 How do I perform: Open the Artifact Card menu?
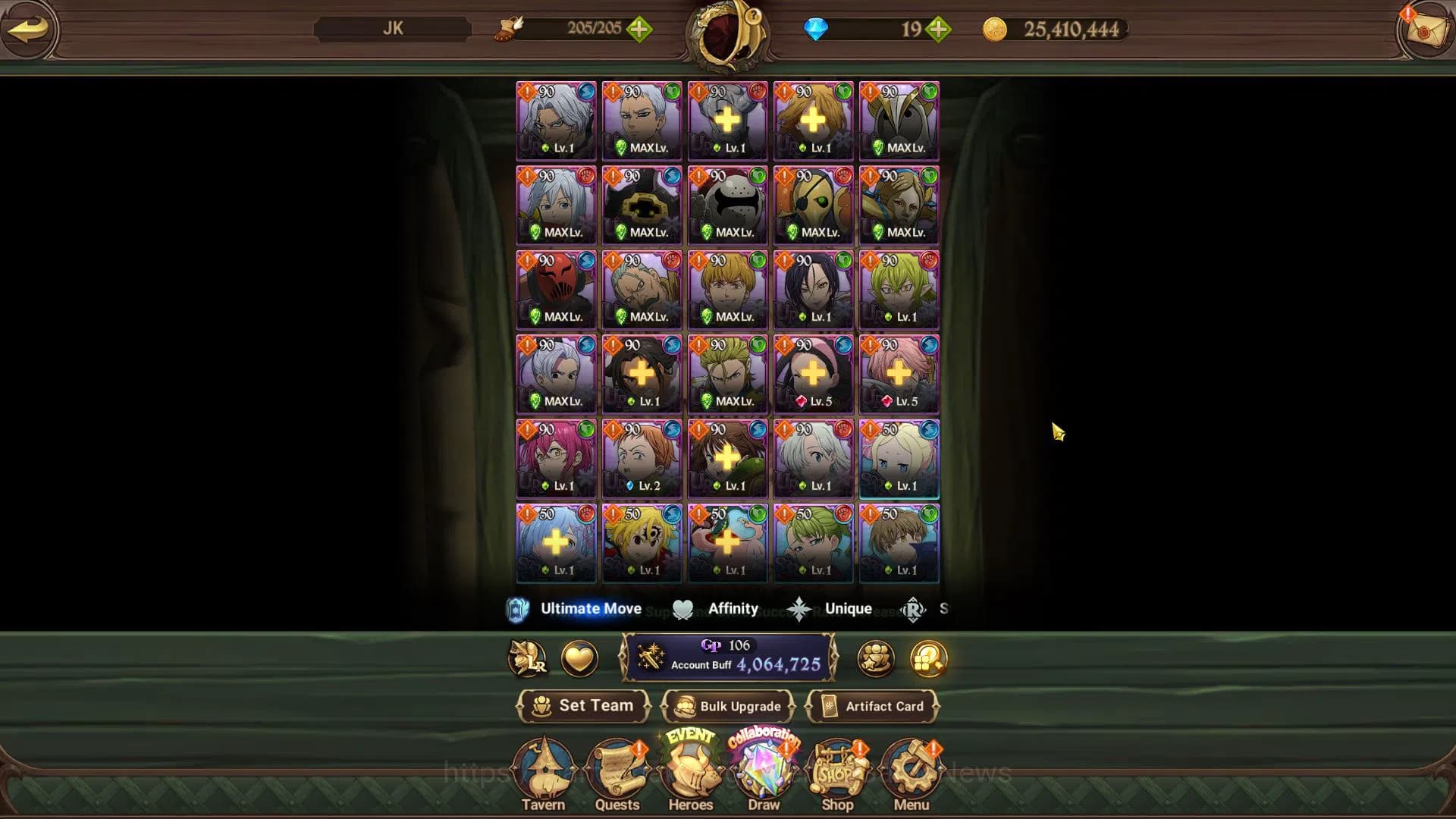[x=873, y=706]
